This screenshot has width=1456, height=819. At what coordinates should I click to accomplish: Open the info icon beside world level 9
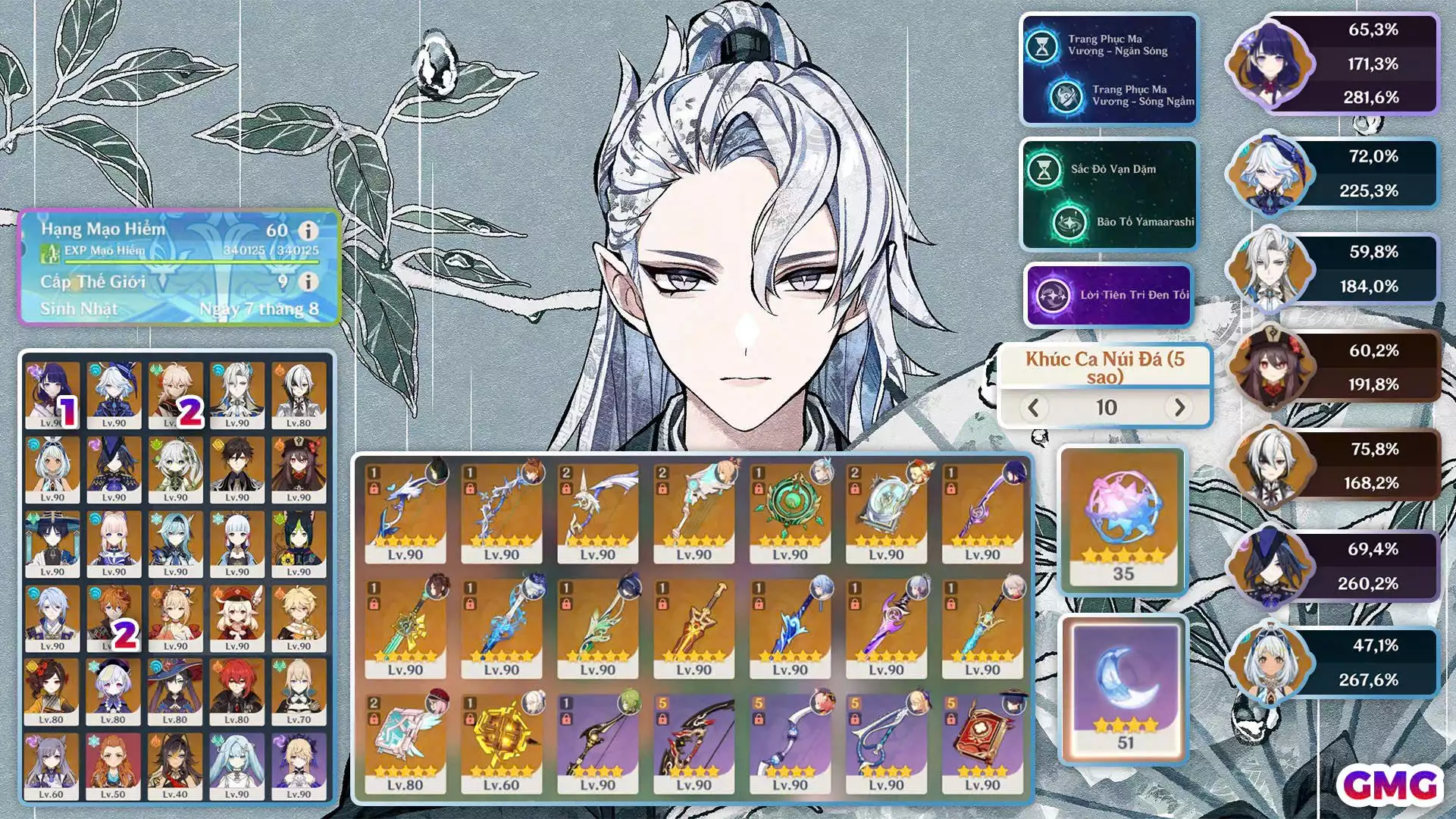click(308, 281)
